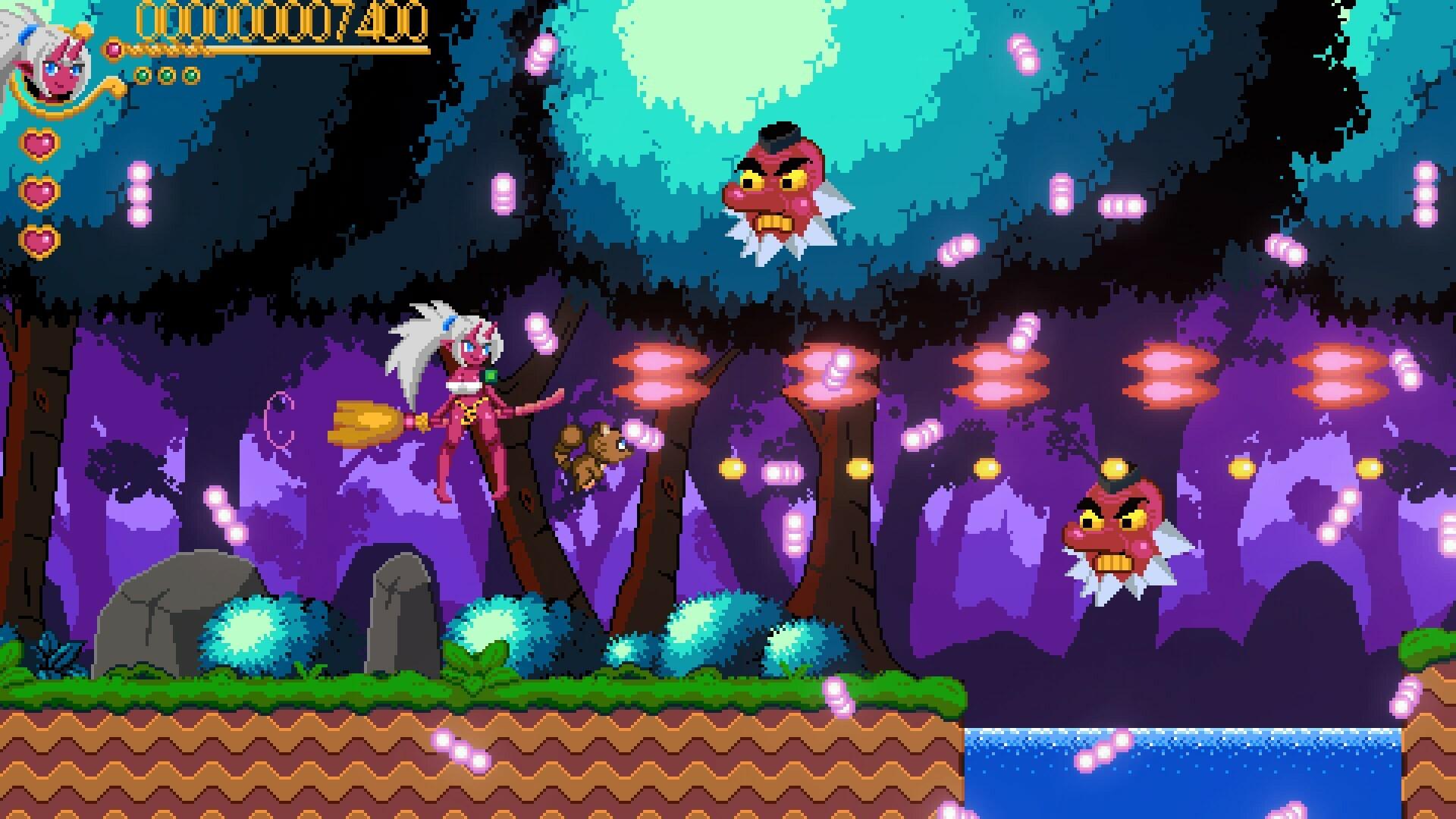Click the brown squirrel enemy mid-air
The width and height of the screenshot is (1456, 819).
tap(593, 447)
